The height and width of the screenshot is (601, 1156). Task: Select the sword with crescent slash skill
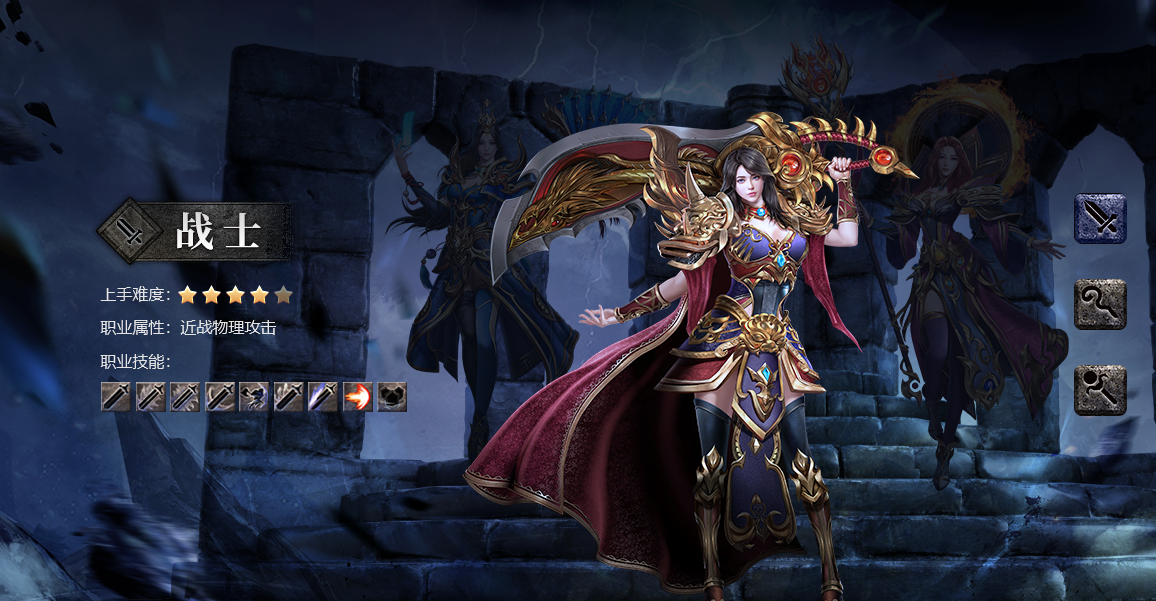pyautogui.click(x=220, y=396)
